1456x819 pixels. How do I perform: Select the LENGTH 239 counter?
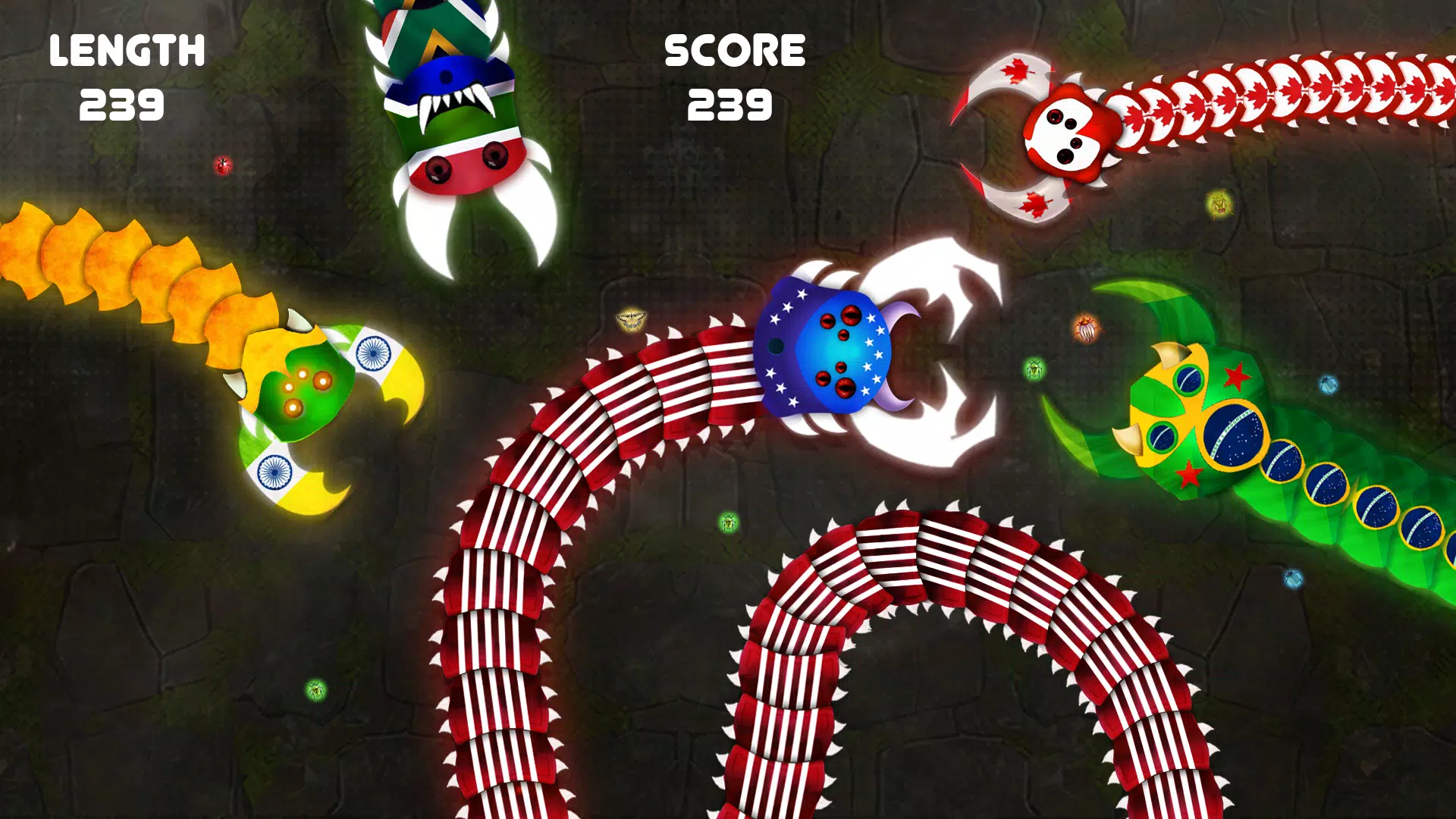coord(127,76)
